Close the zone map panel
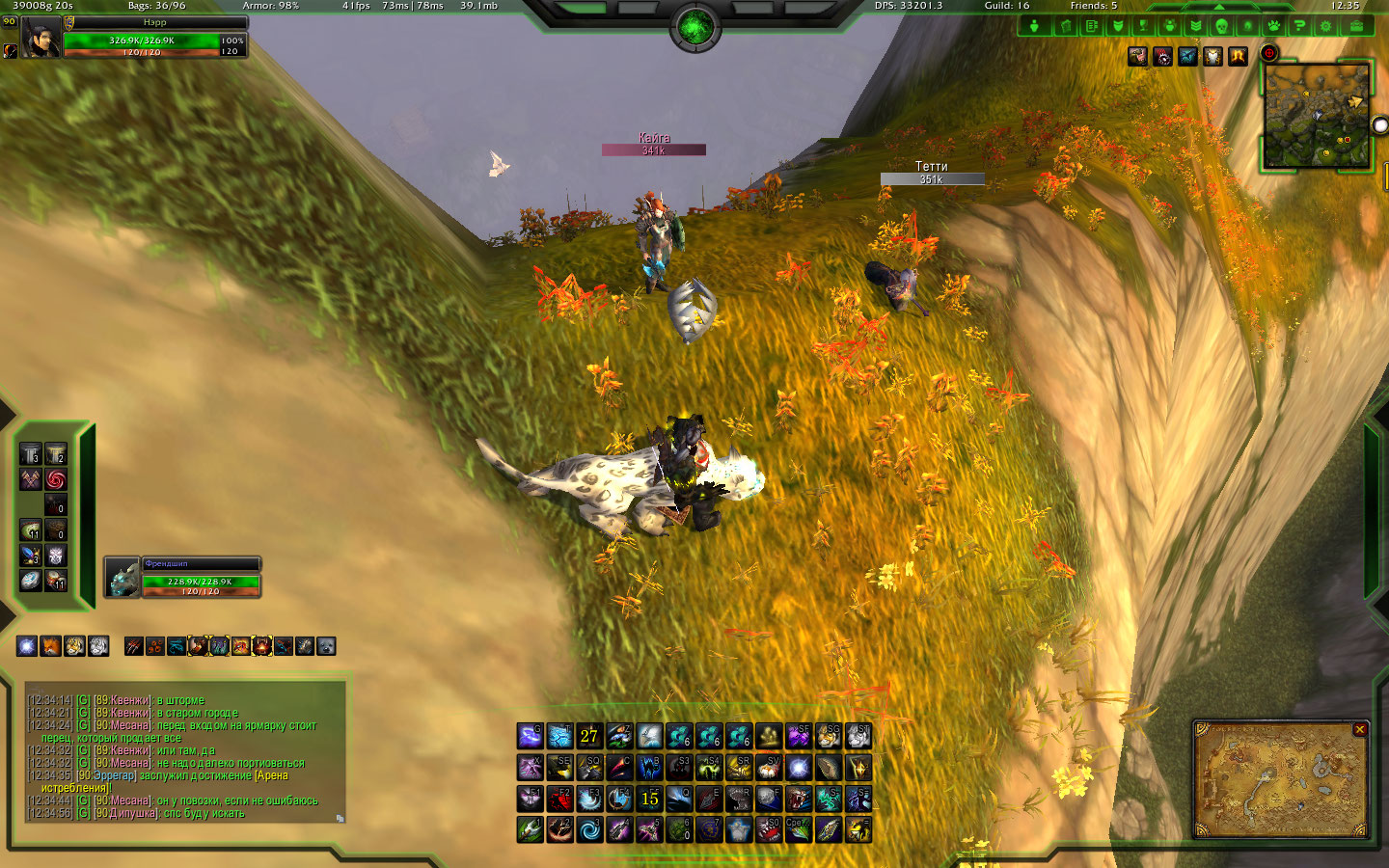 tap(1359, 730)
